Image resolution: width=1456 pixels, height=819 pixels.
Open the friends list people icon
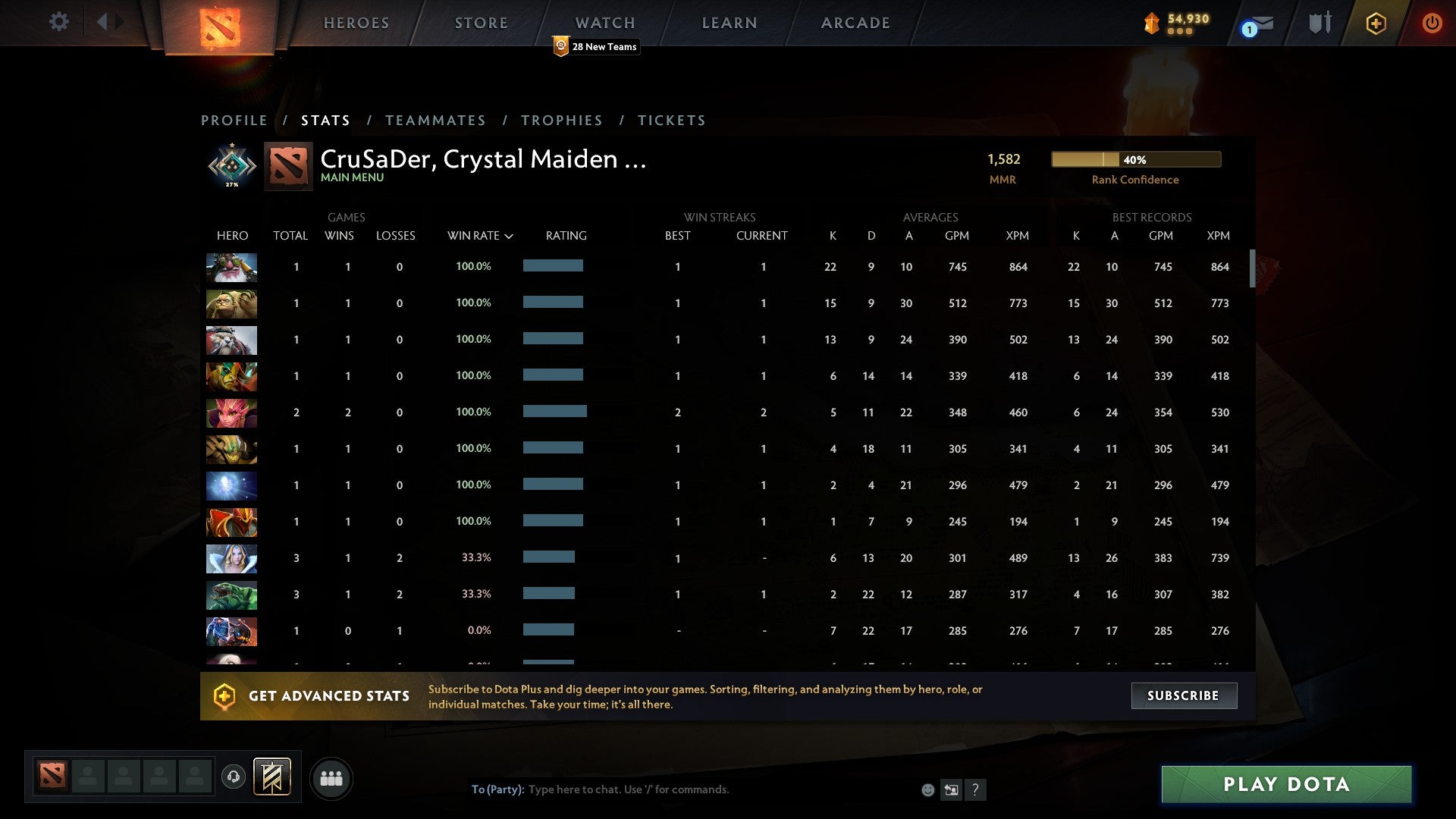pyautogui.click(x=331, y=778)
